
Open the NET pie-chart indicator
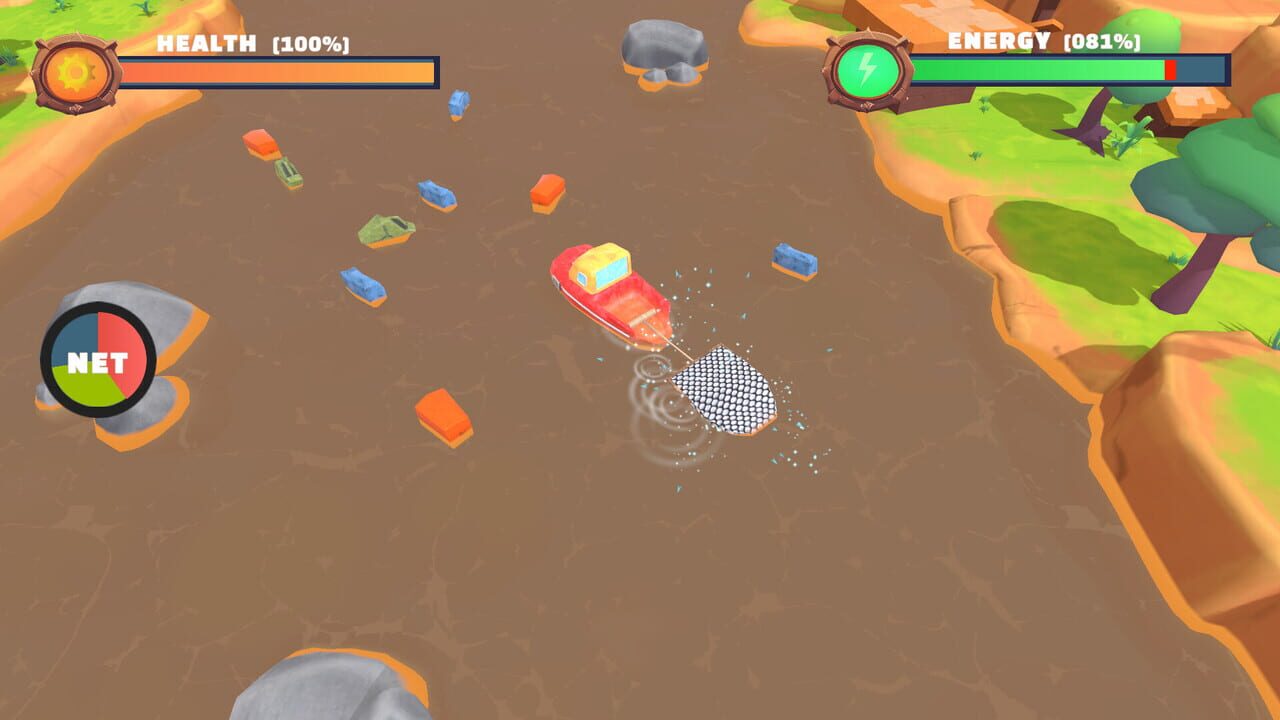[x=97, y=358]
